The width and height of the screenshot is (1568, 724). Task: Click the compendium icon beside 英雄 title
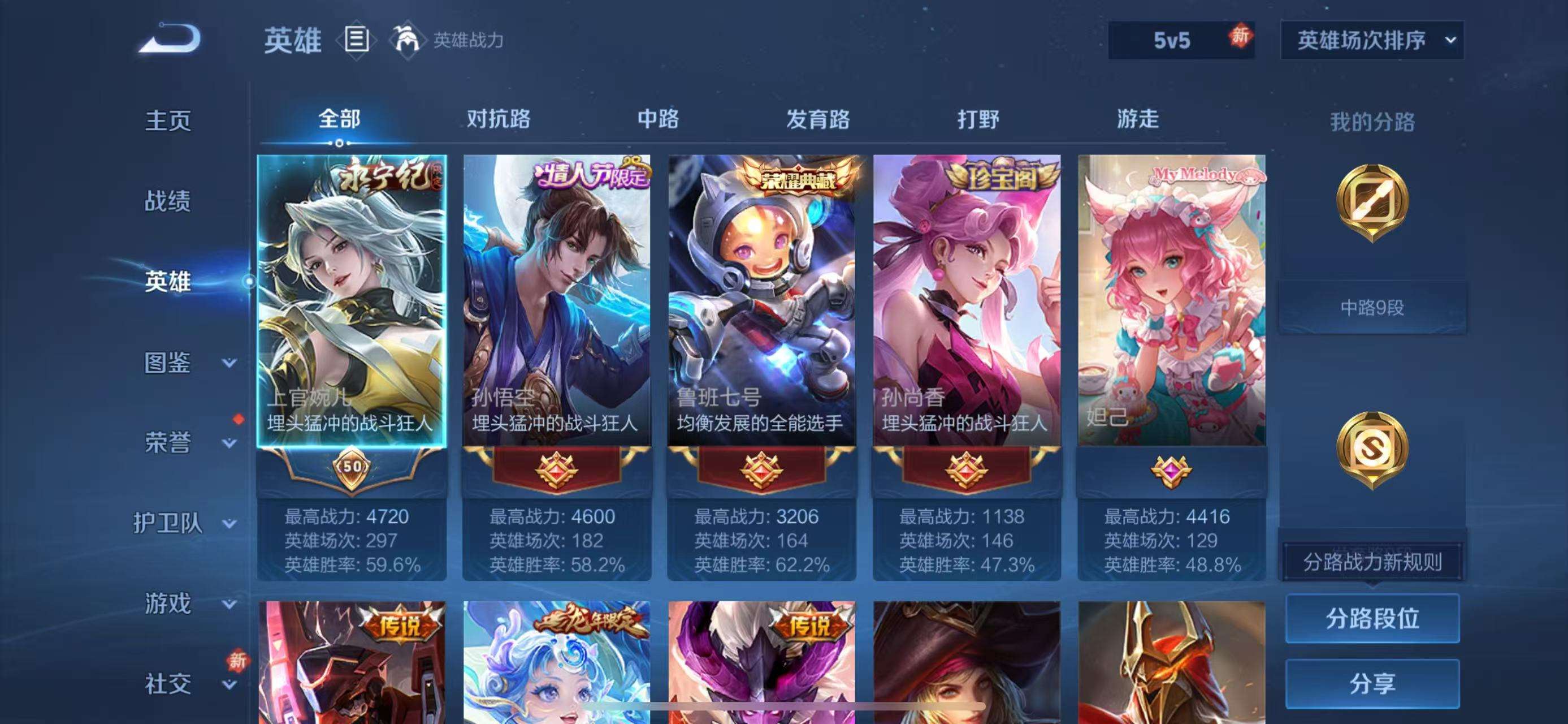pos(358,39)
